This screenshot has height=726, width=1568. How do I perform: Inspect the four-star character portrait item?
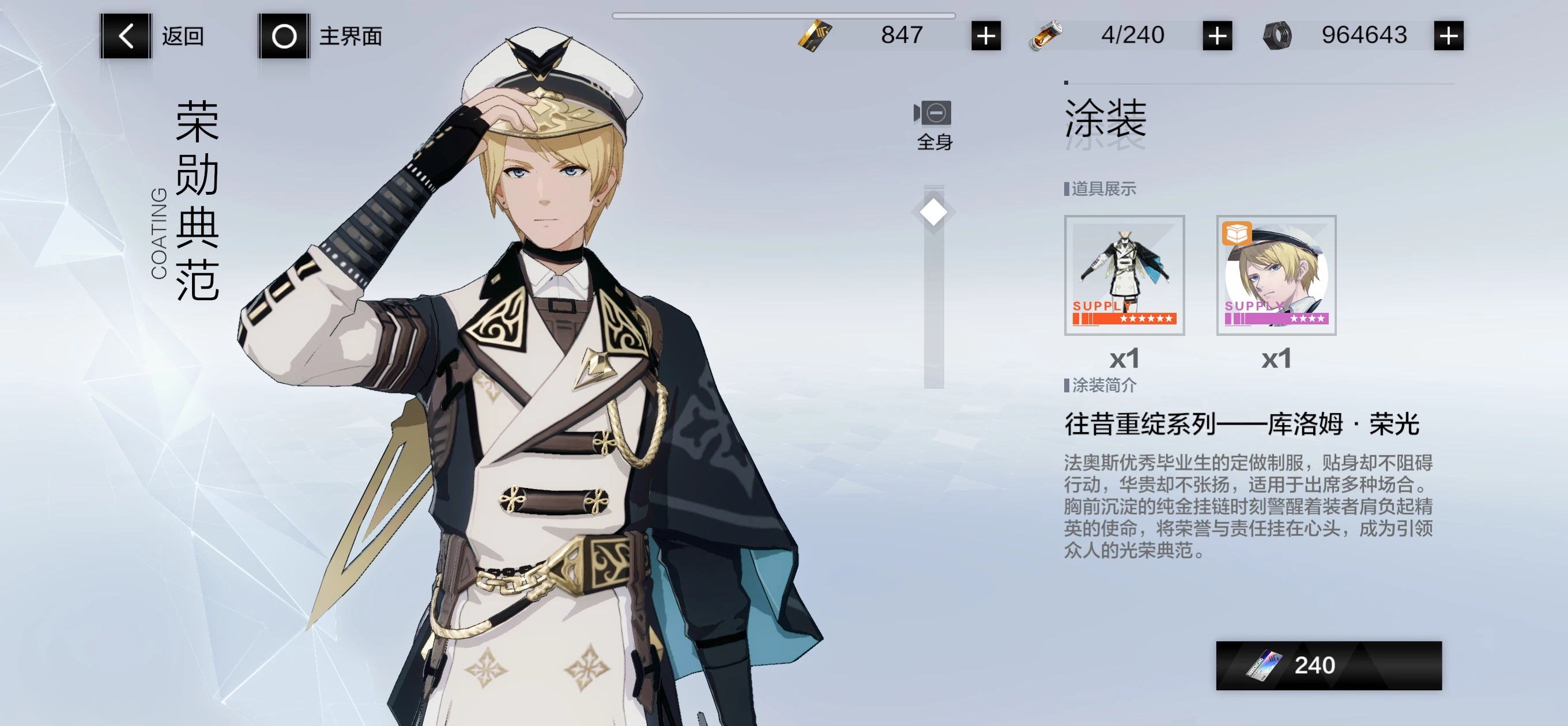click(1276, 275)
